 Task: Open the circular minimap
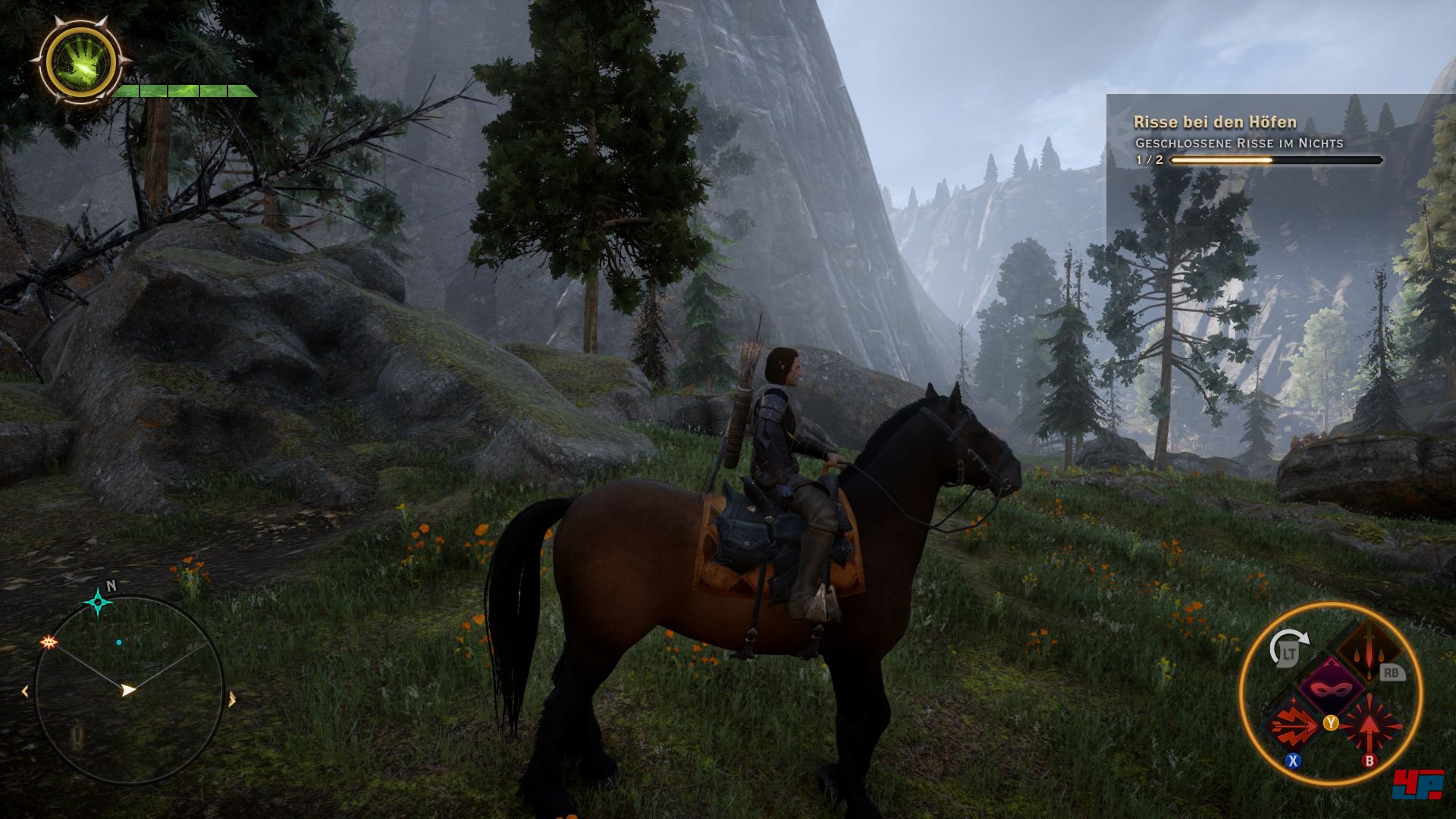(129, 692)
